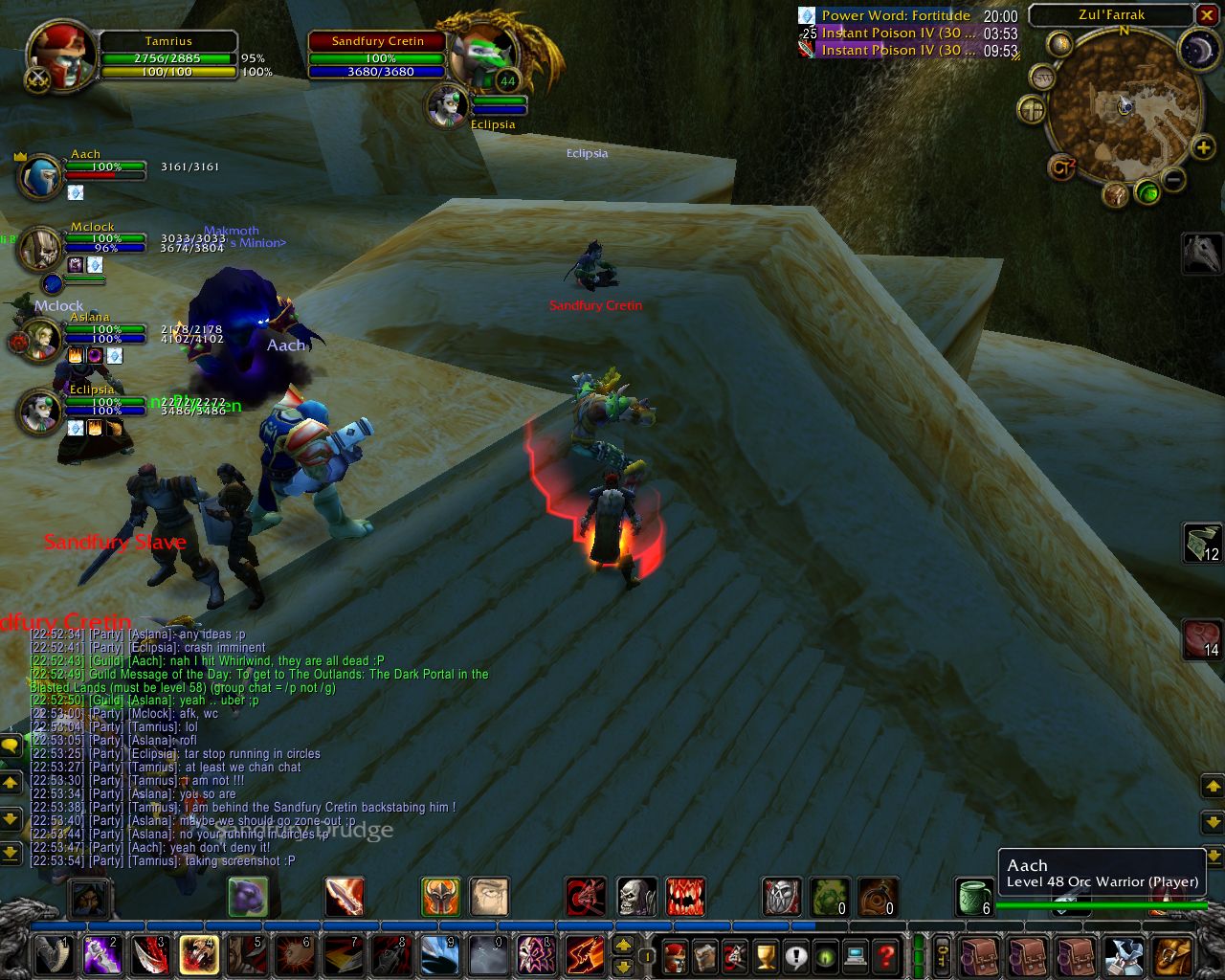Cancel the first Instant Poison IV buff
Viewport: 1225px width, 980px height.
pyautogui.click(x=805, y=33)
